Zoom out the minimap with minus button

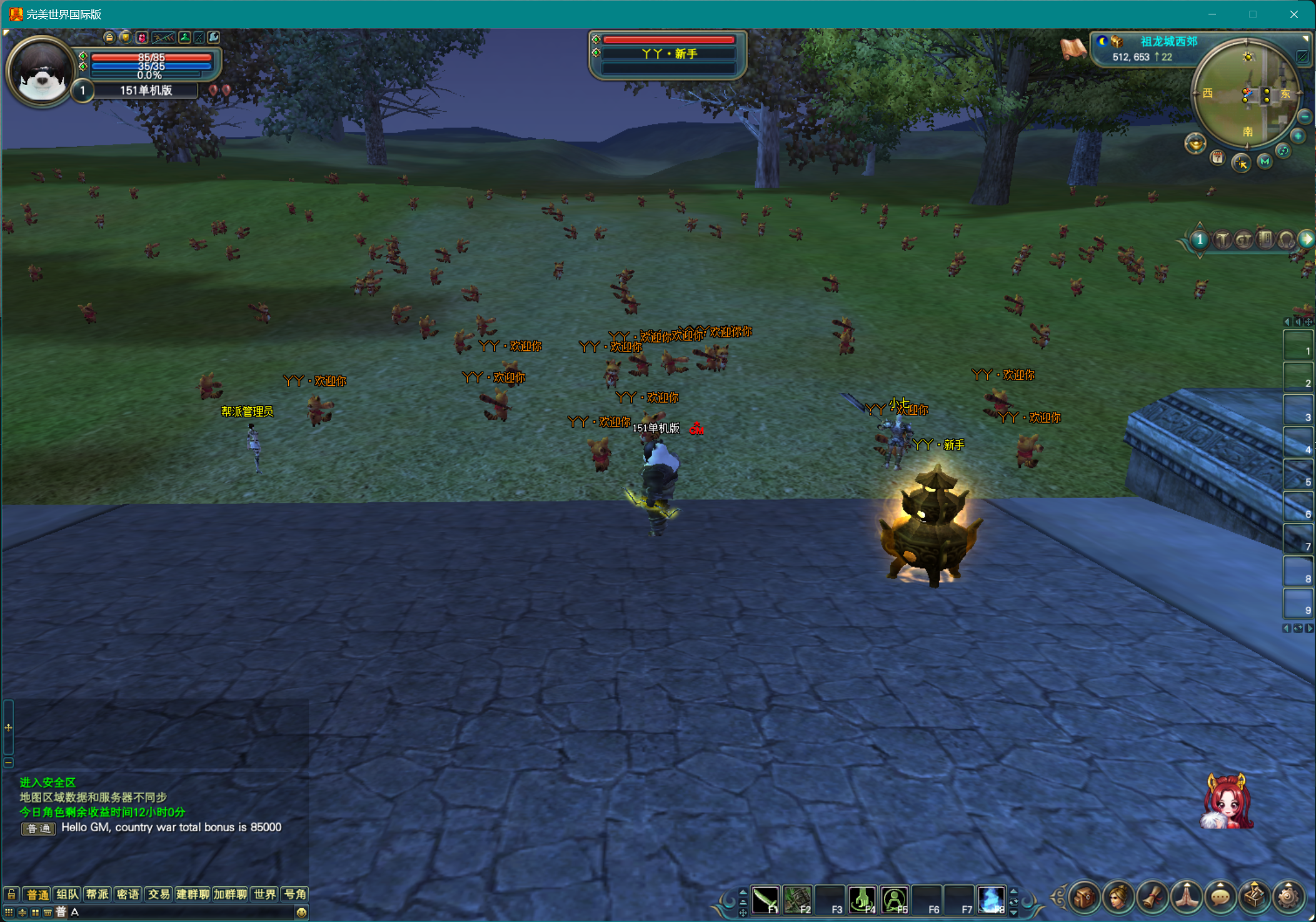pyautogui.click(x=1305, y=116)
